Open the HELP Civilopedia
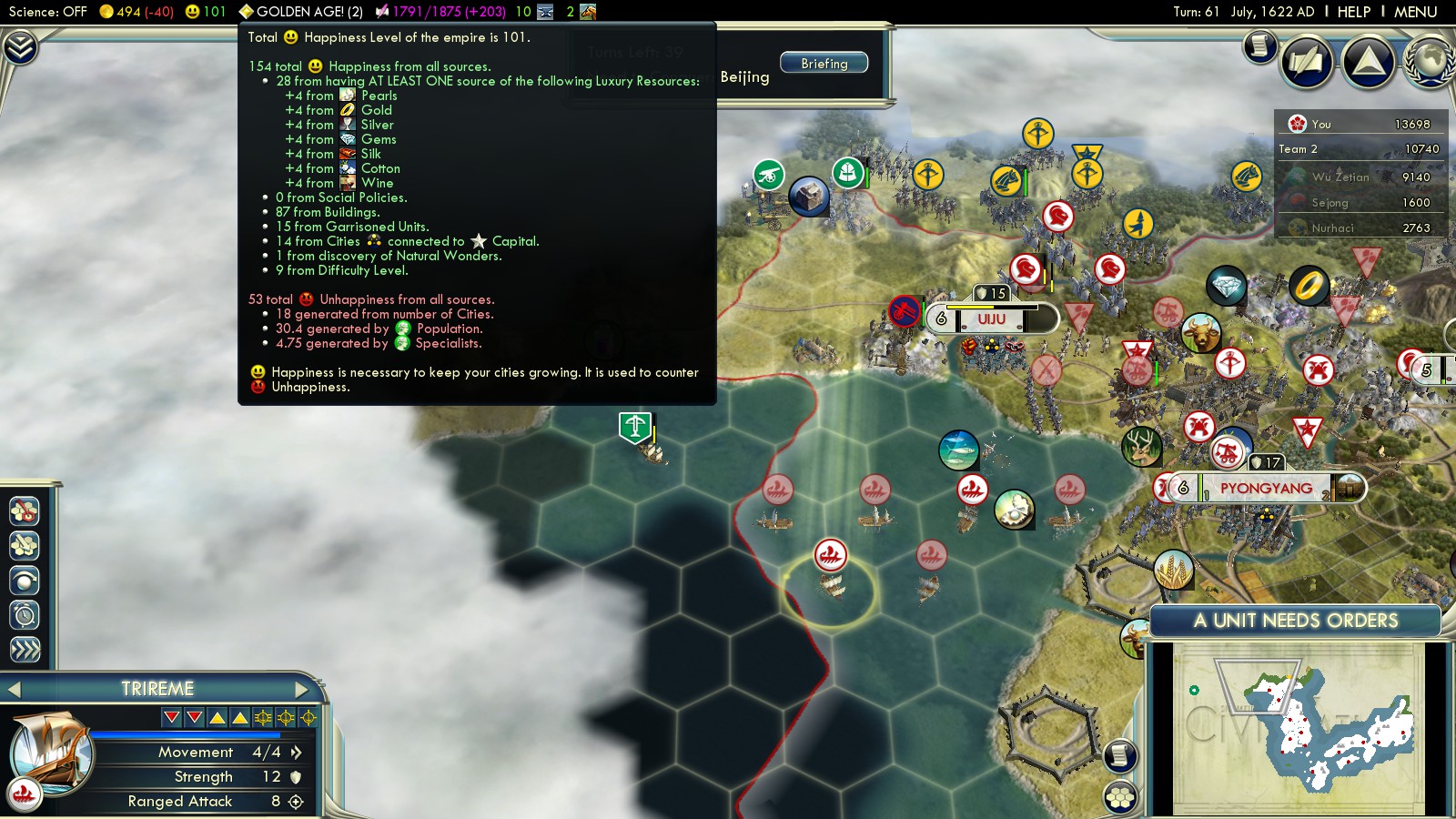Image resolution: width=1456 pixels, height=819 pixels. [1353, 12]
